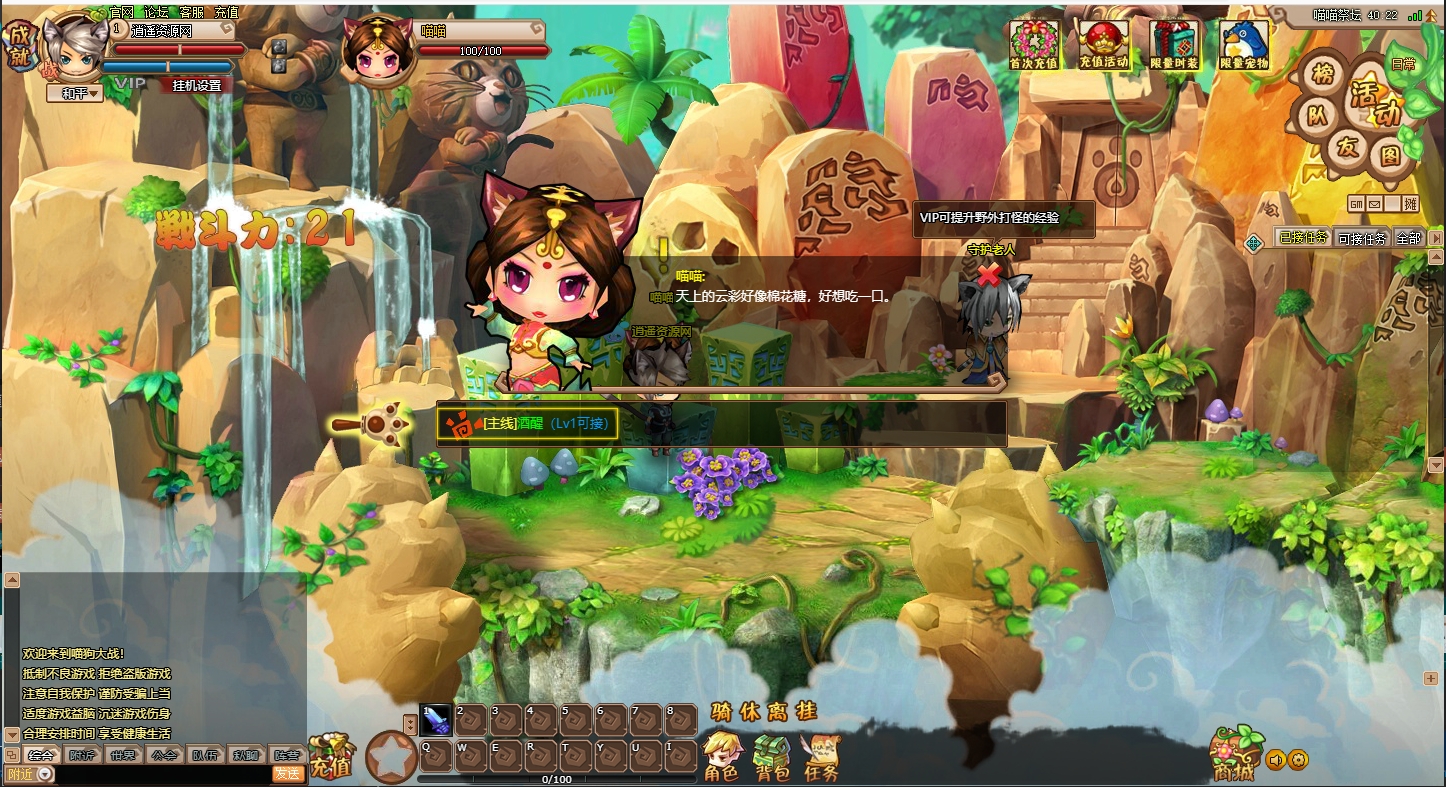This screenshot has height=787, width=1446.
Task: Toggle the speaker sound mute icon
Action: [1276, 761]
